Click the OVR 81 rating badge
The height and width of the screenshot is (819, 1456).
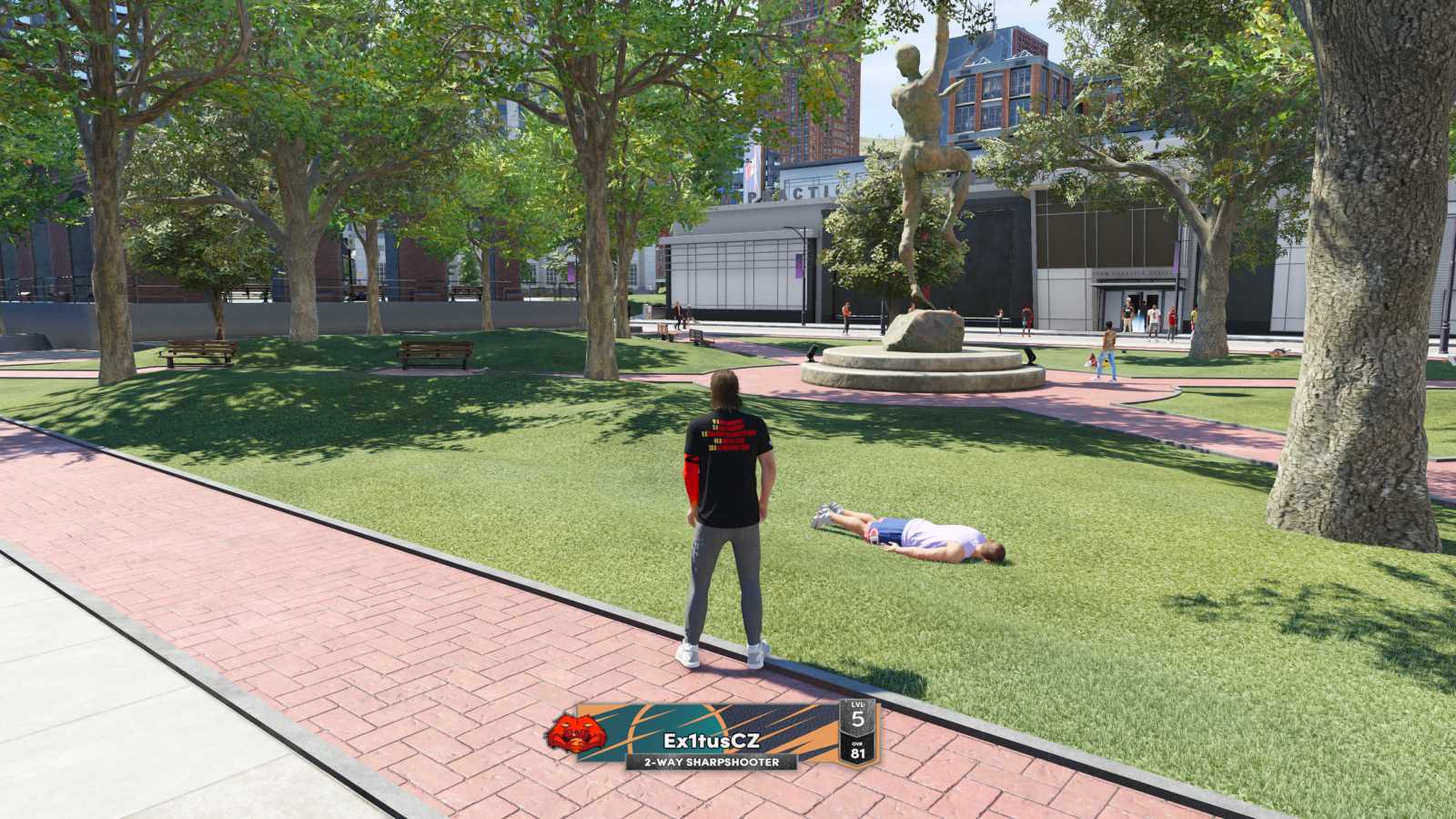pos(859,756)
